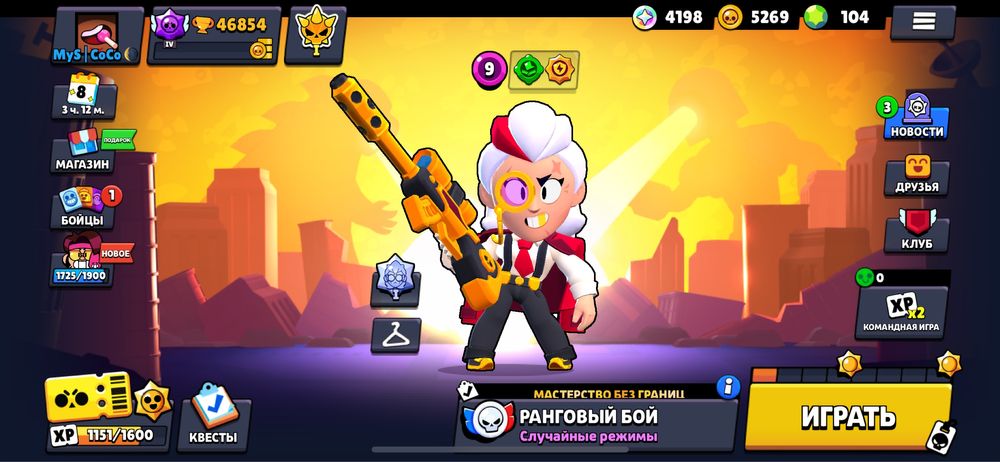The width and height of the screenshot is (1000, 462).
Task: Show game mode info via blue i icon
Action: click(728, 386)
